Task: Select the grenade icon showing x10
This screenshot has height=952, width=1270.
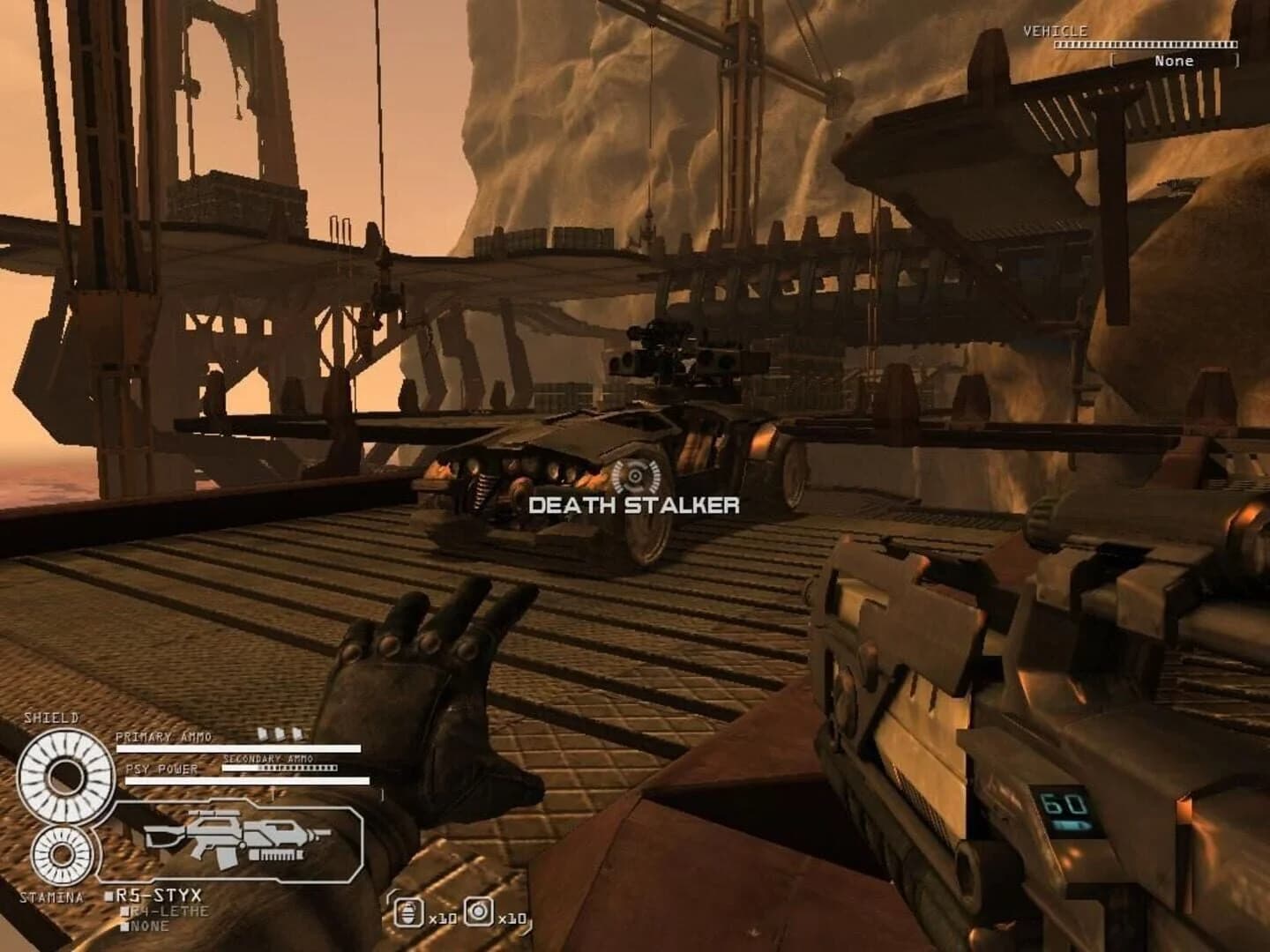Action: click(408, 912)
